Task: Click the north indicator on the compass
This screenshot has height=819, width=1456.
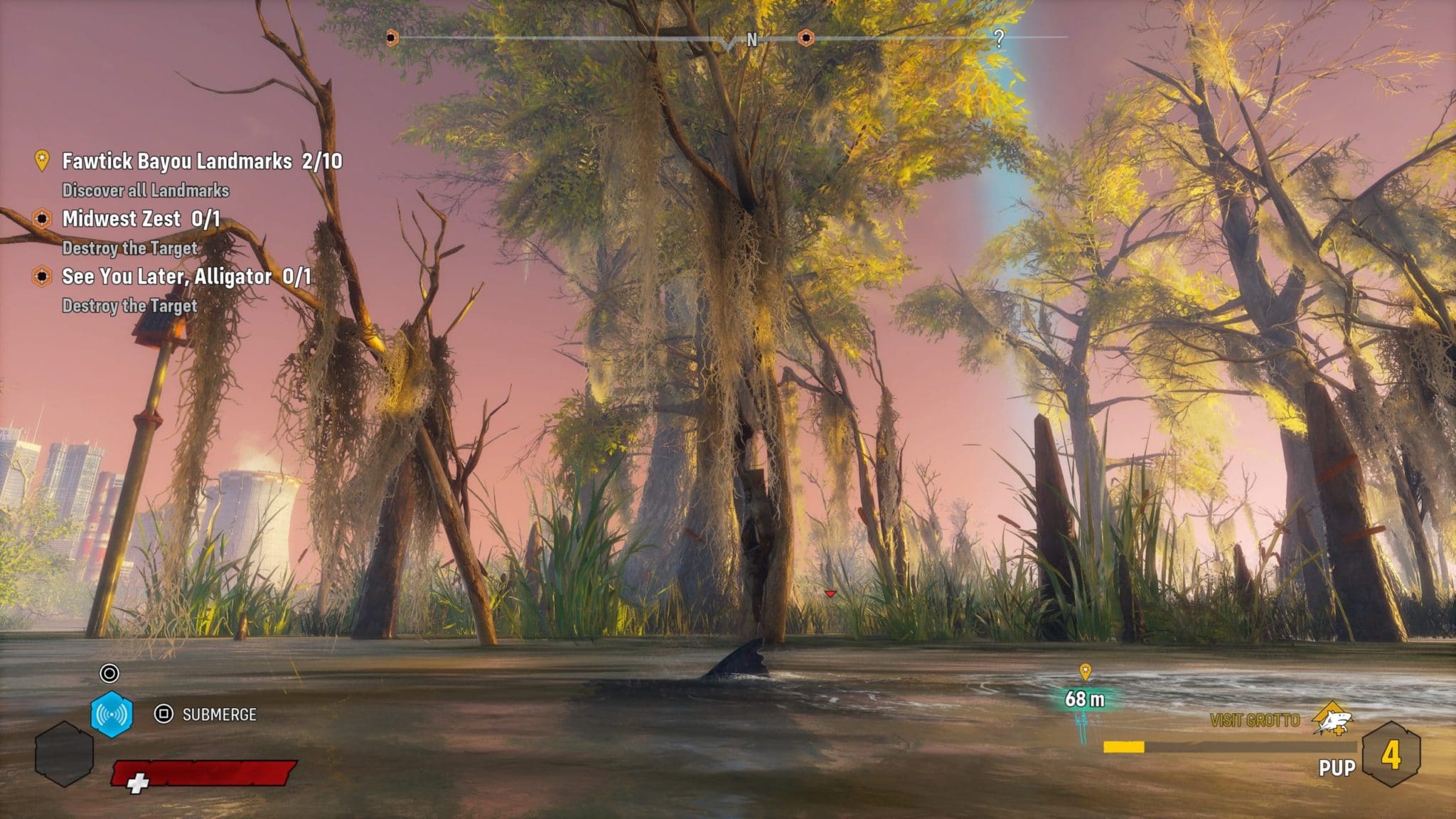Action: click(x=751, y=40)
